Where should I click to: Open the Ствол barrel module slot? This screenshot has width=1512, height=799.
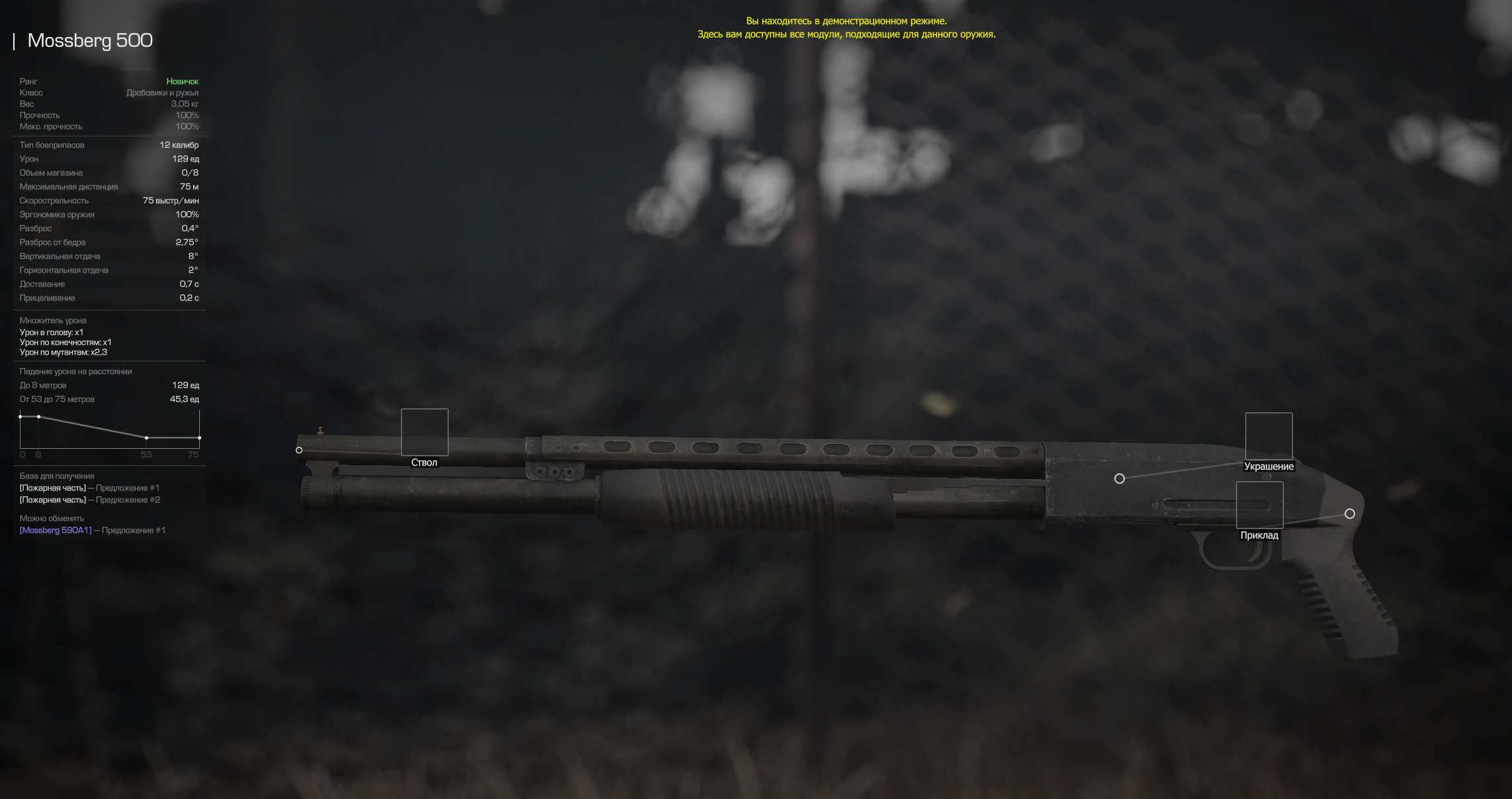(x=424, y=432)
